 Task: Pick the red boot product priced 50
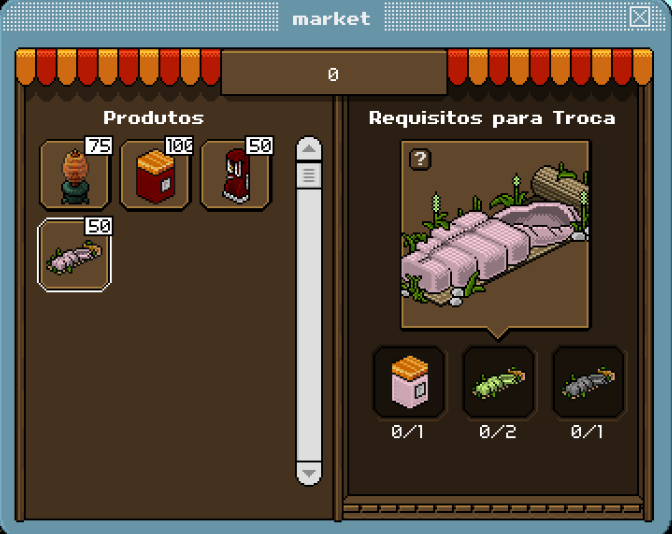click(236, 176)
